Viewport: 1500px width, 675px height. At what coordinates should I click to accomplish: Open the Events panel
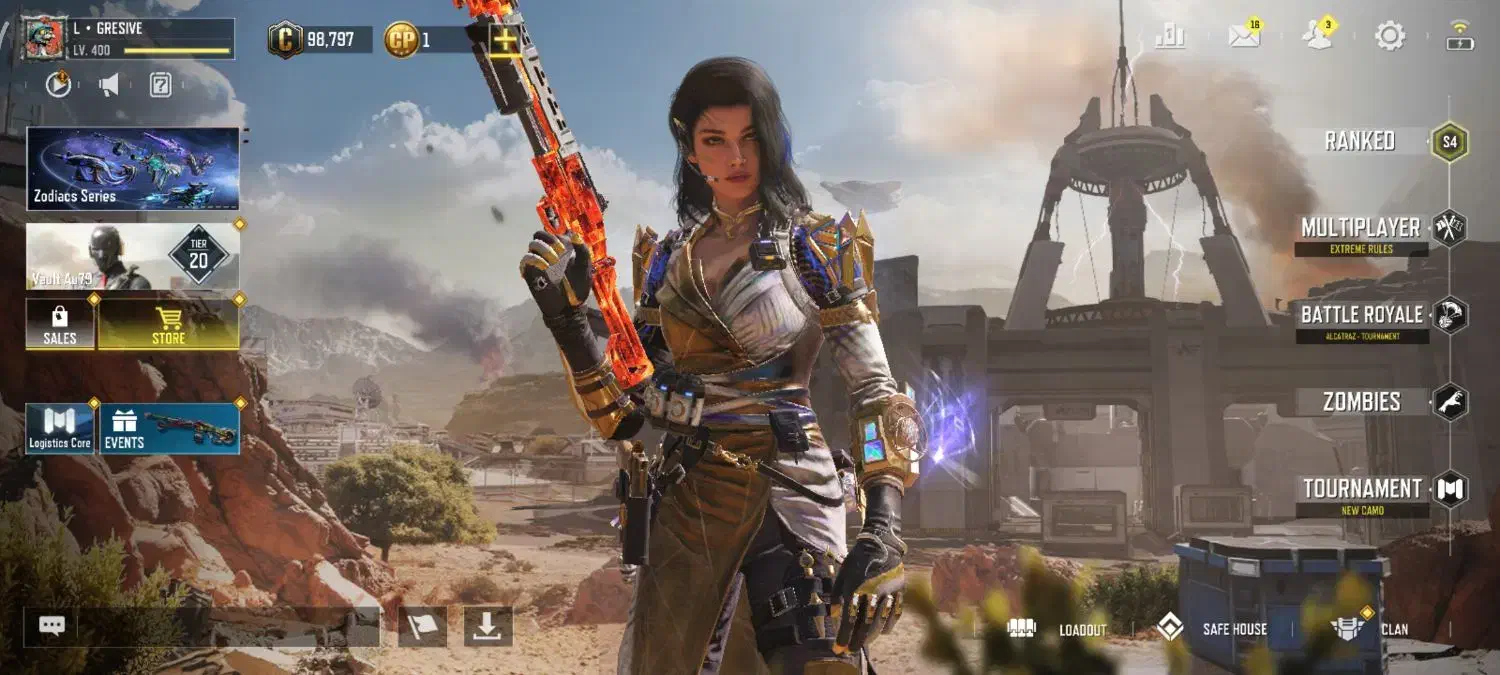169,429
